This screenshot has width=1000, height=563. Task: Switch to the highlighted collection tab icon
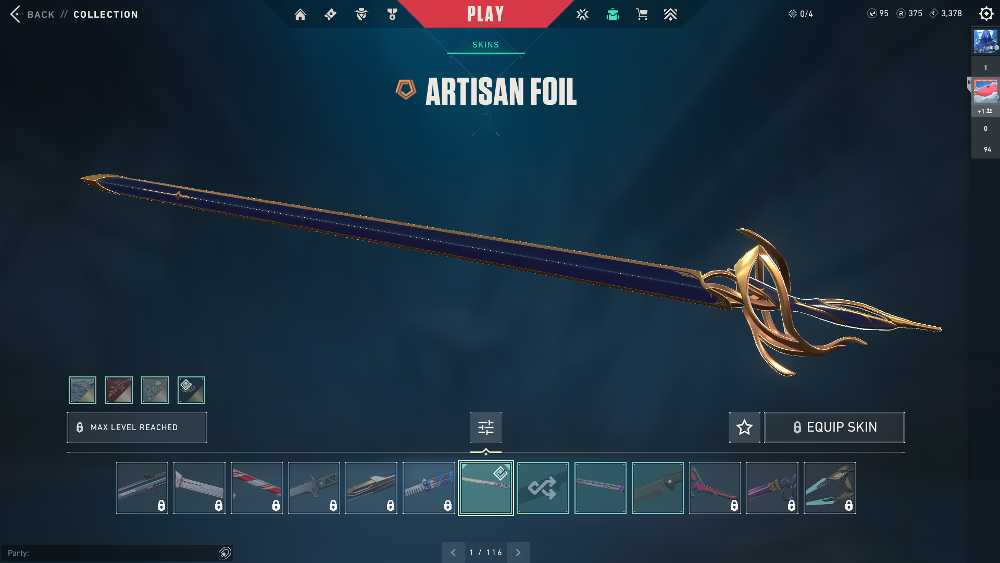click(x=612, y=15)
